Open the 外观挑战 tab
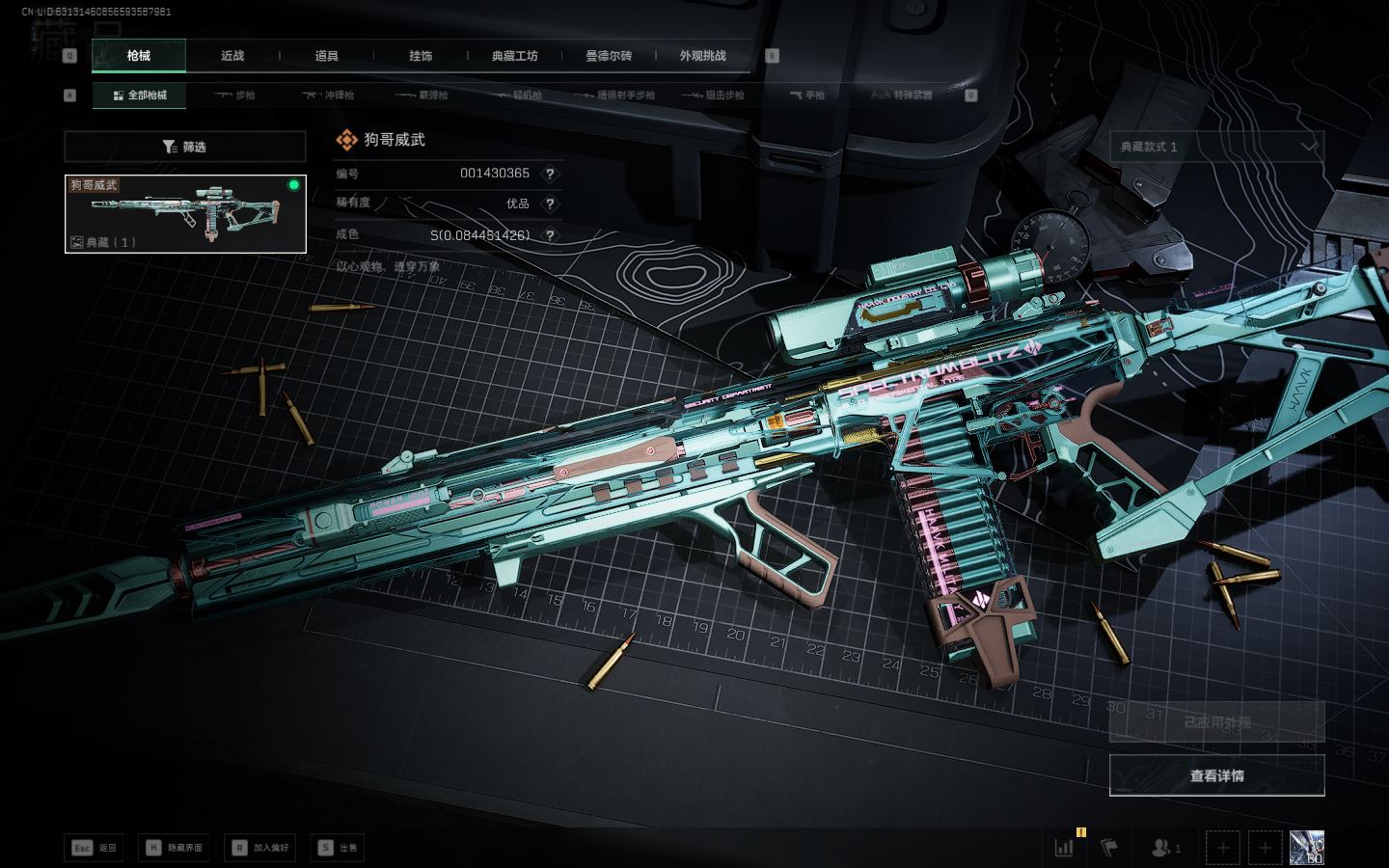1389x868 pixels. 702,56
